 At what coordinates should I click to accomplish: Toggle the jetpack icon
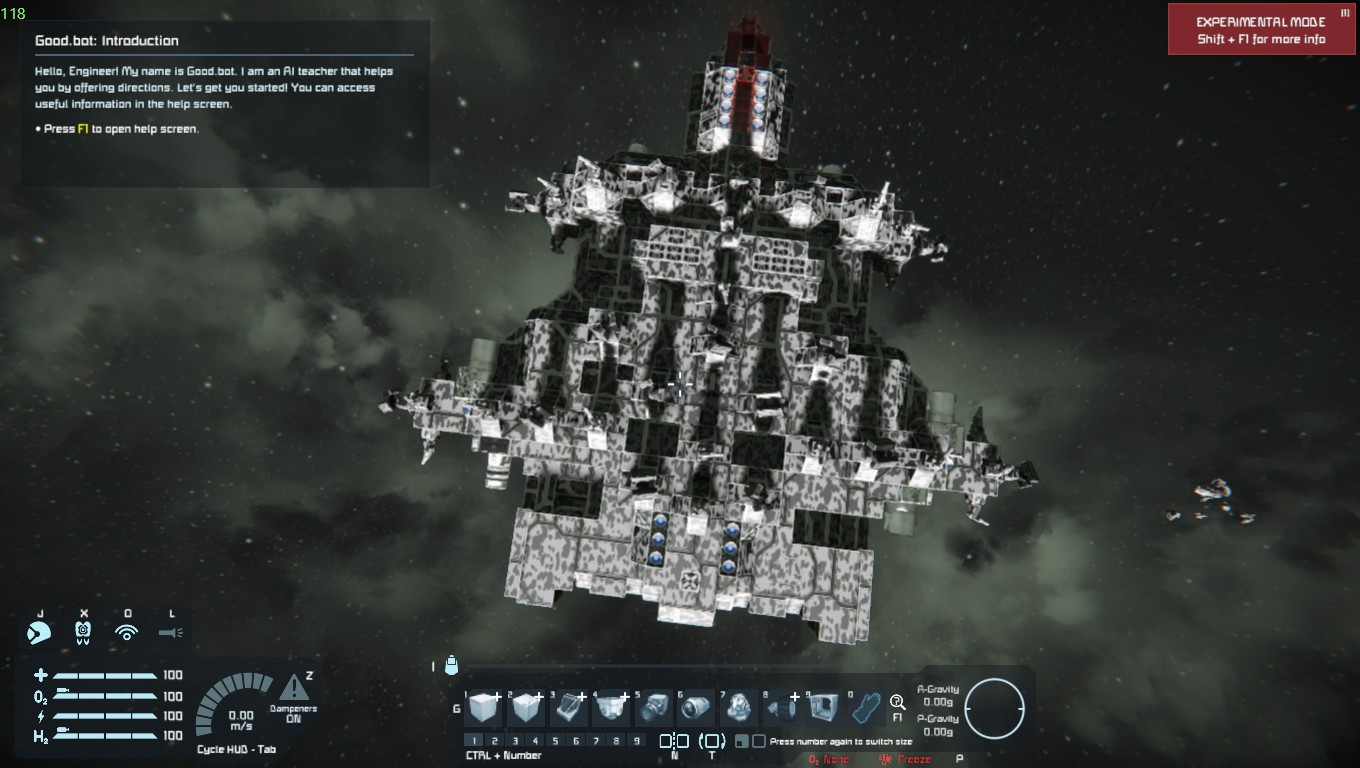click(83, 632)
